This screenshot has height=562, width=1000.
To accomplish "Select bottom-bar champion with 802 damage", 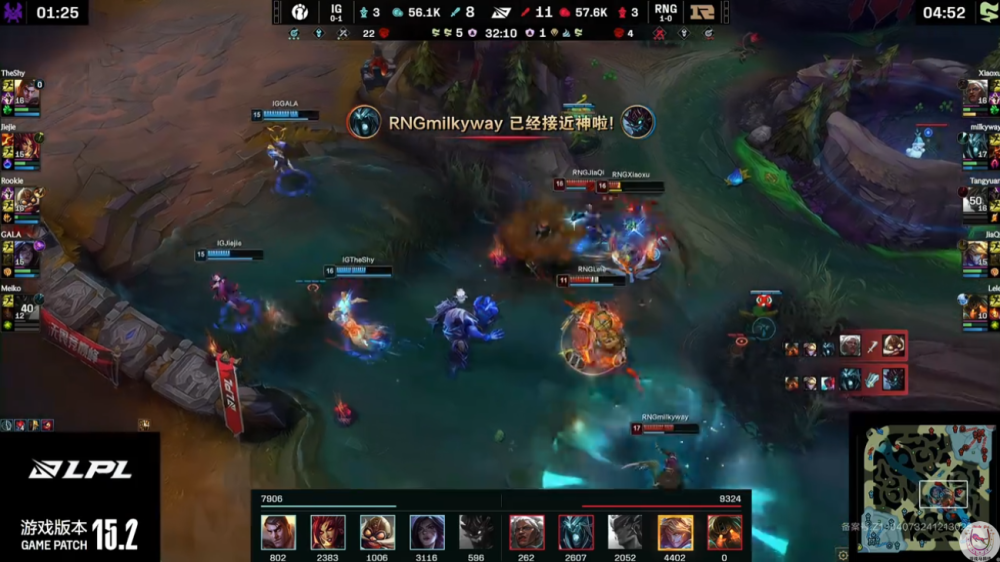I will (278, 532).
